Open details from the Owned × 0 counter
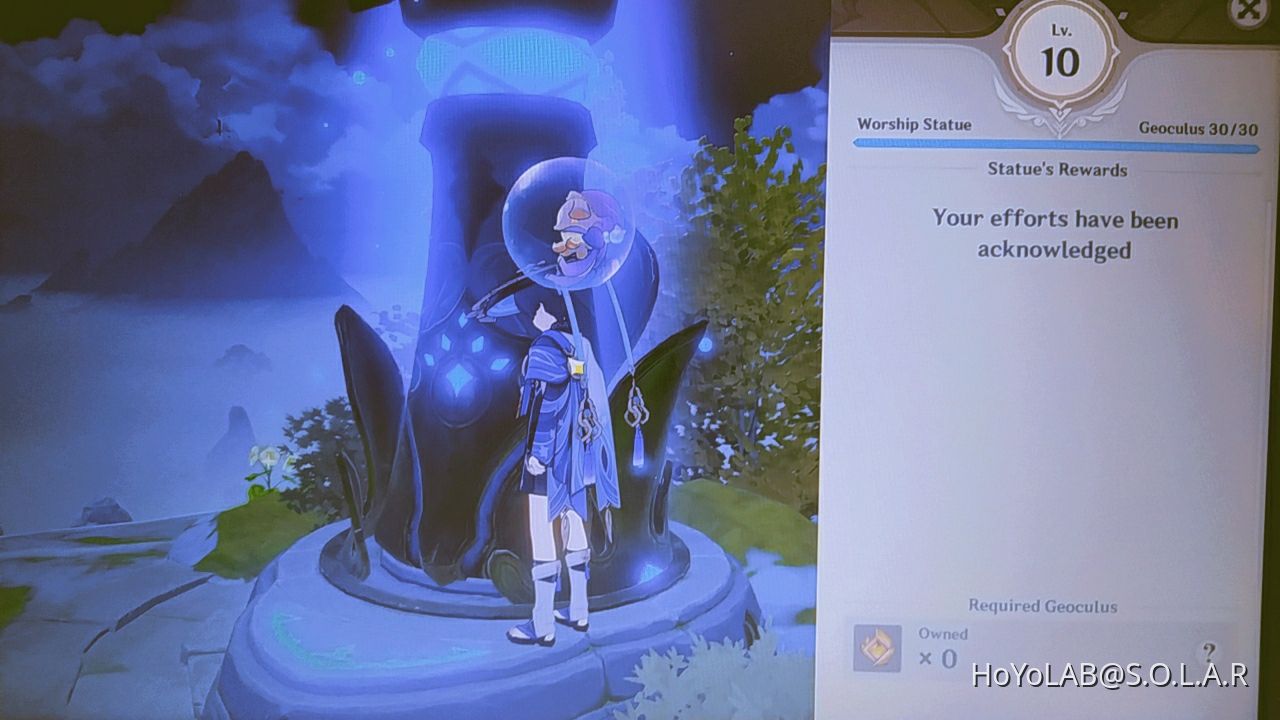1280x720 pixels. (941, 647)
